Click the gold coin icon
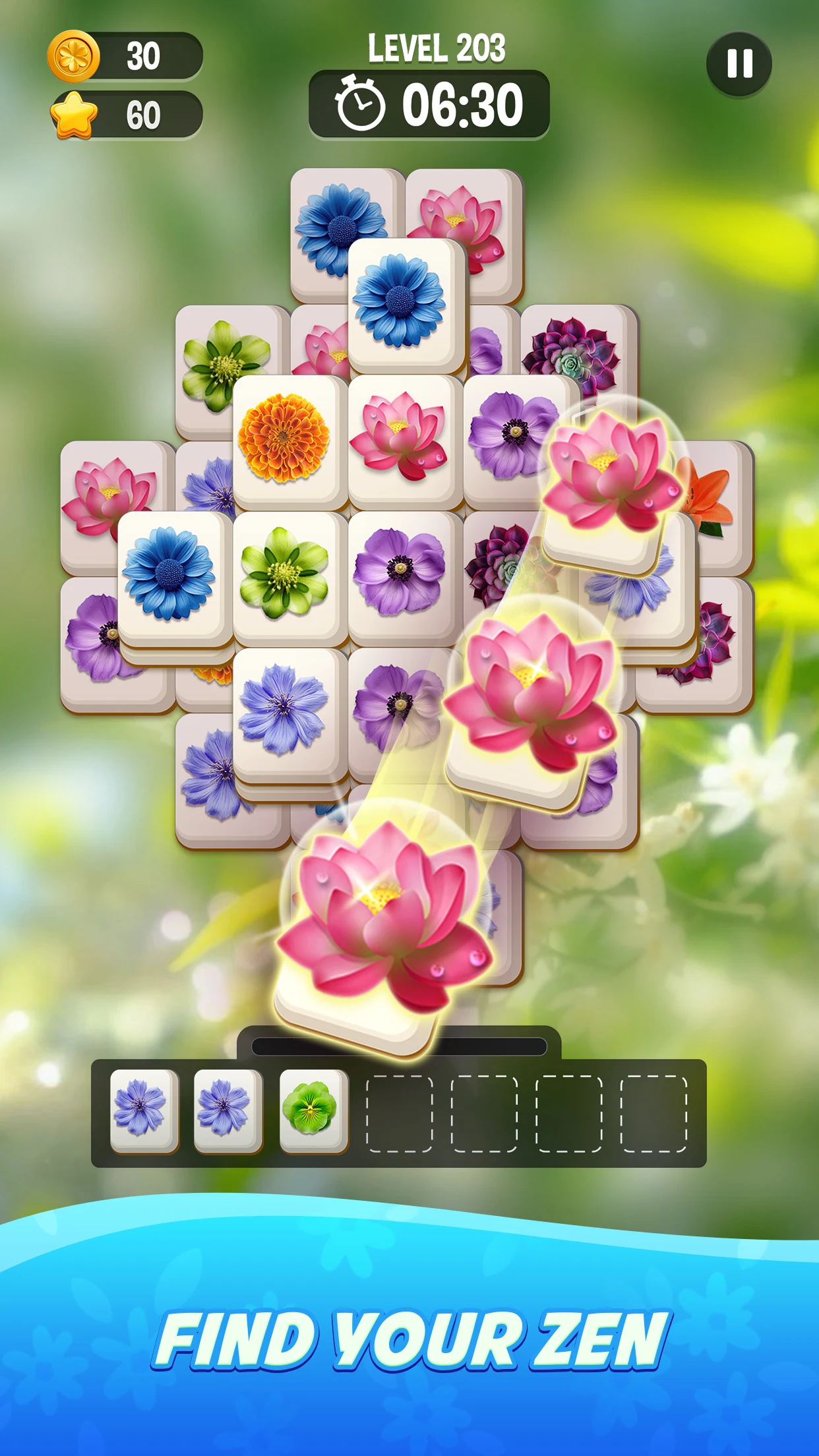The height and width of the screenshot is (1456, 819). [74, 56]
